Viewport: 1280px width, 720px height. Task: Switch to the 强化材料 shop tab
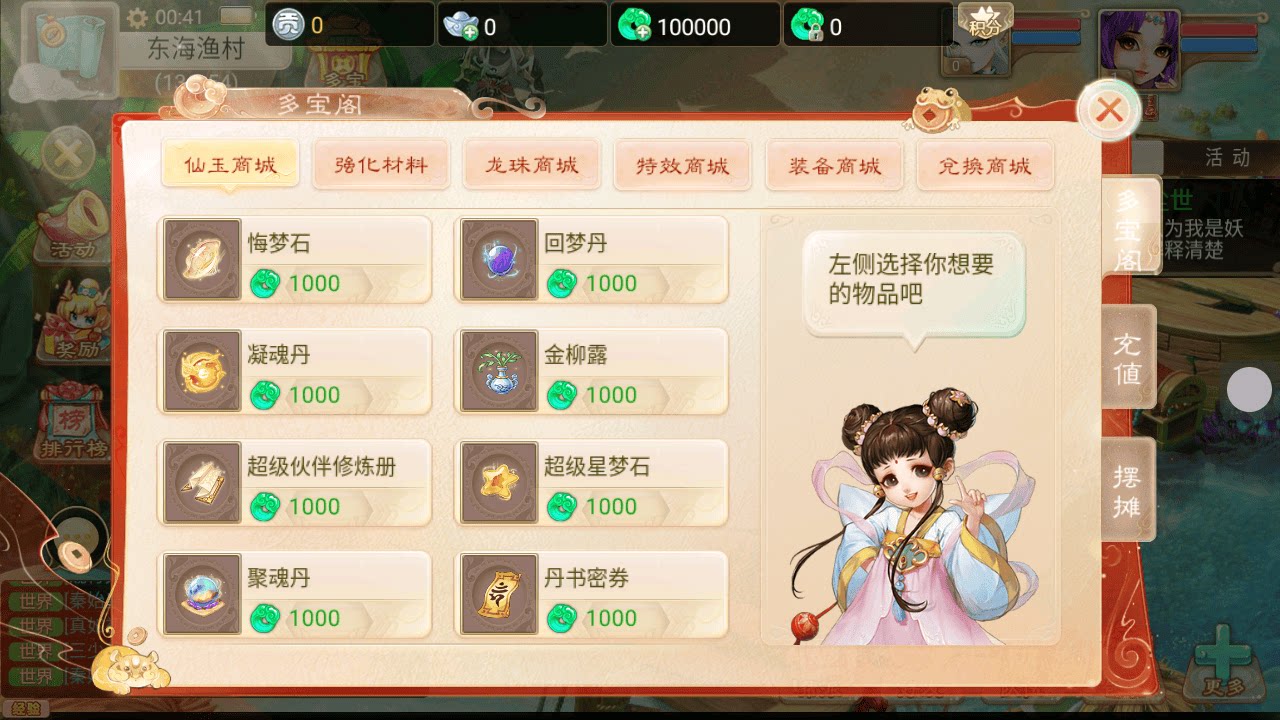click(x=381, y=164)
